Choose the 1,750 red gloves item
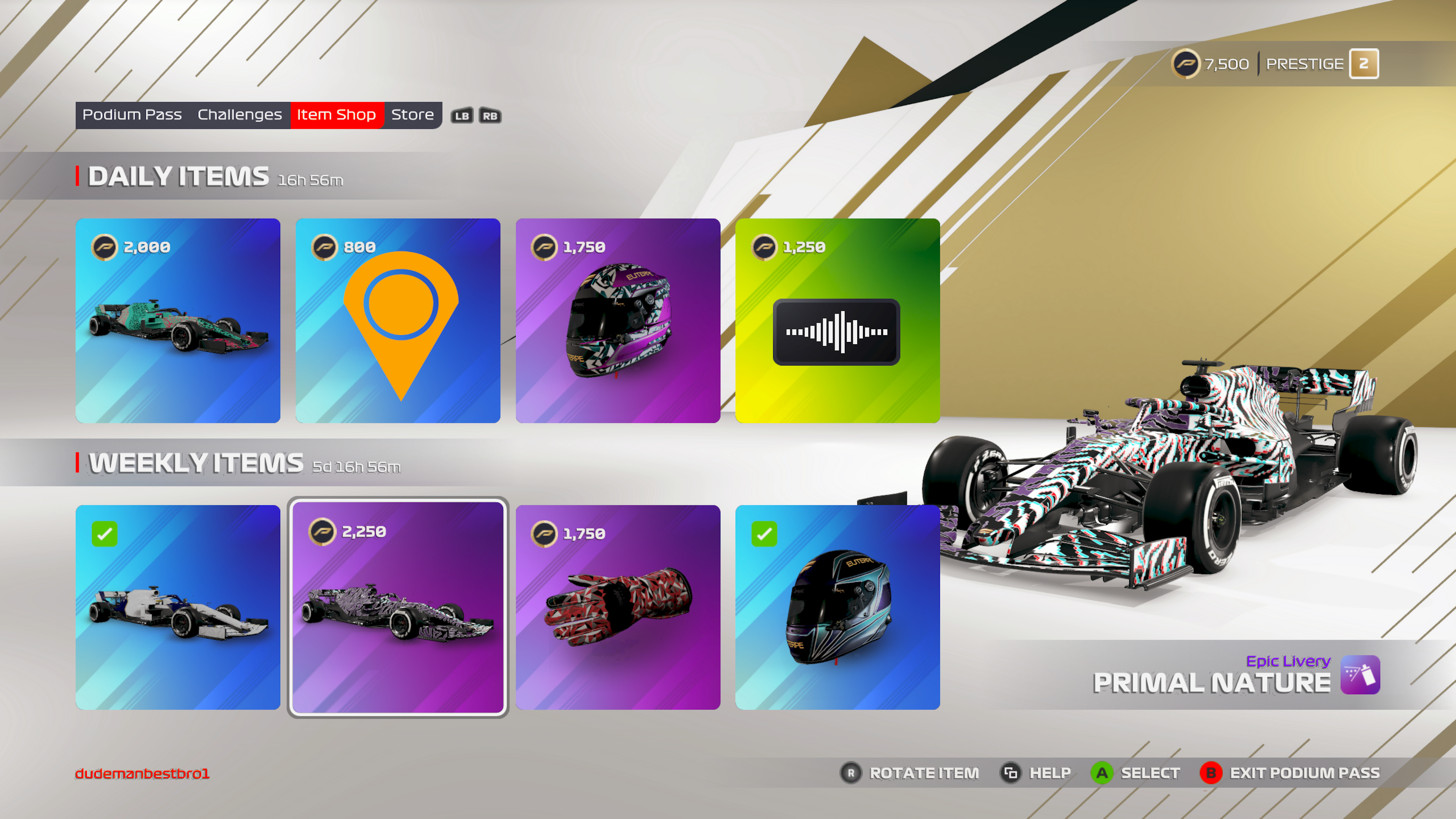The image size is (1456, 819). [x=618, y=607]
